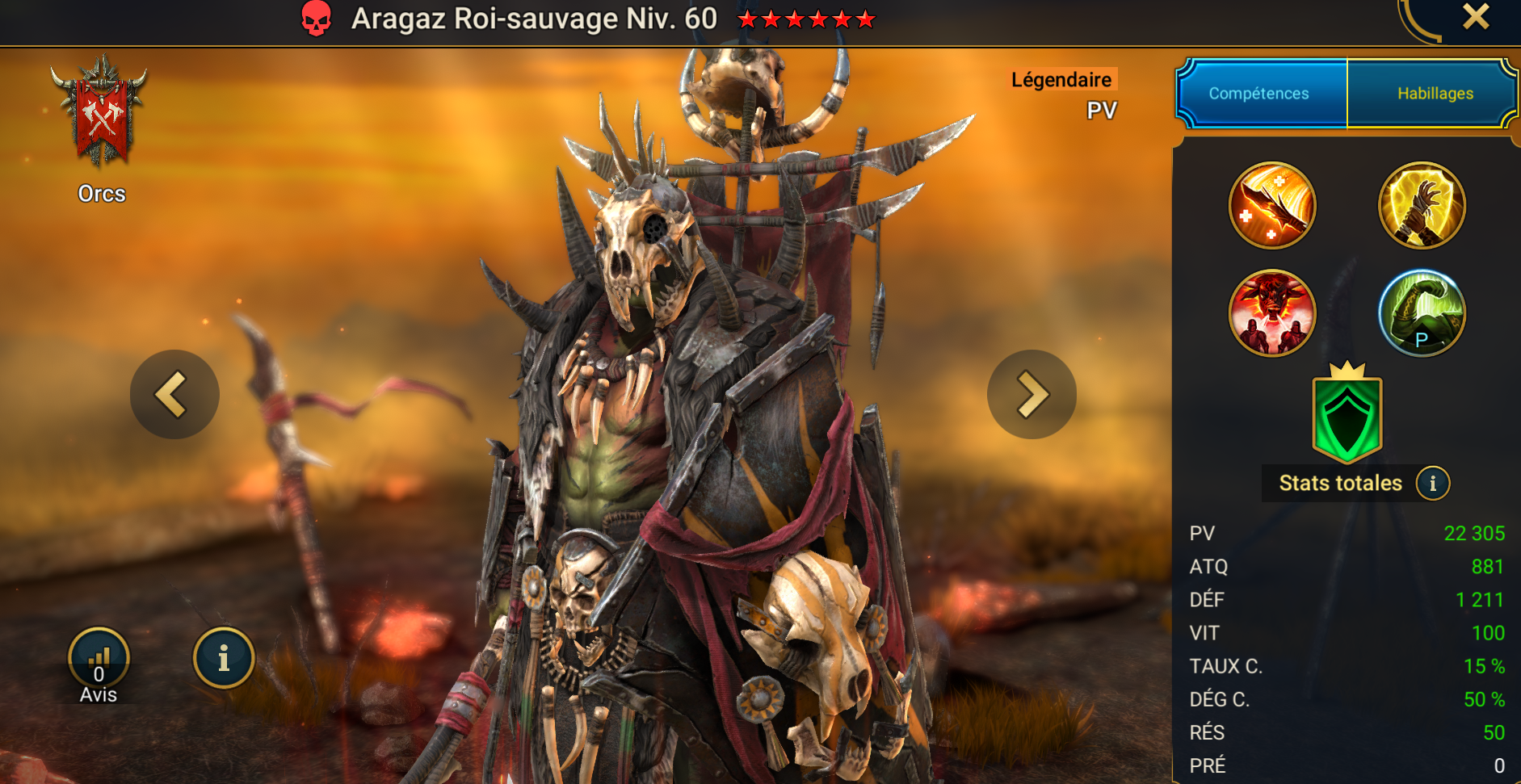Inspect the passive flexed arm skill
The width and height of the screenshot is (1521, 784).
point(1422,313)
